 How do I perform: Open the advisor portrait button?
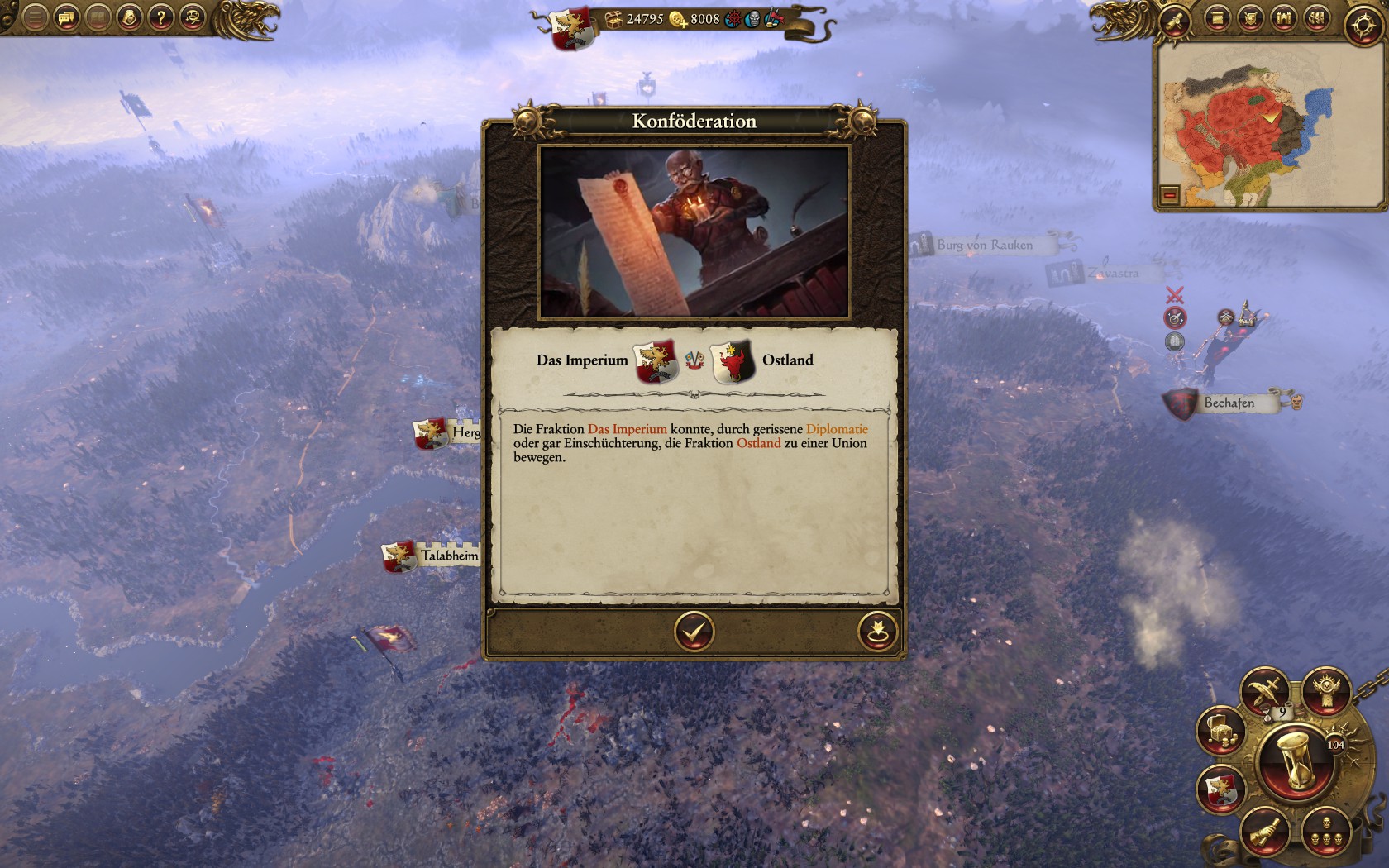pyautogui.click(x=130, y=17)
